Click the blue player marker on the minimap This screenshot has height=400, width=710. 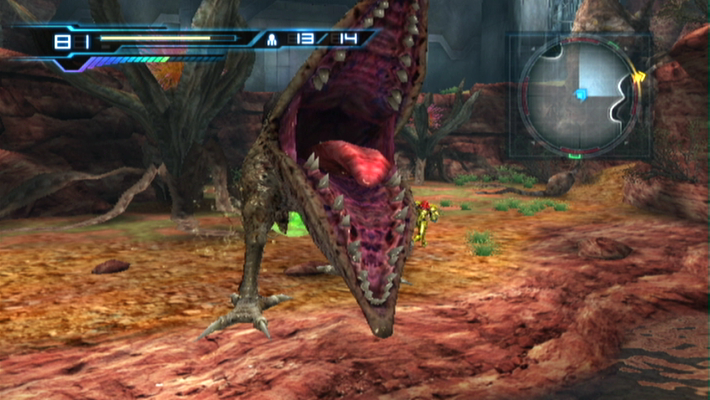click(581, 95)
